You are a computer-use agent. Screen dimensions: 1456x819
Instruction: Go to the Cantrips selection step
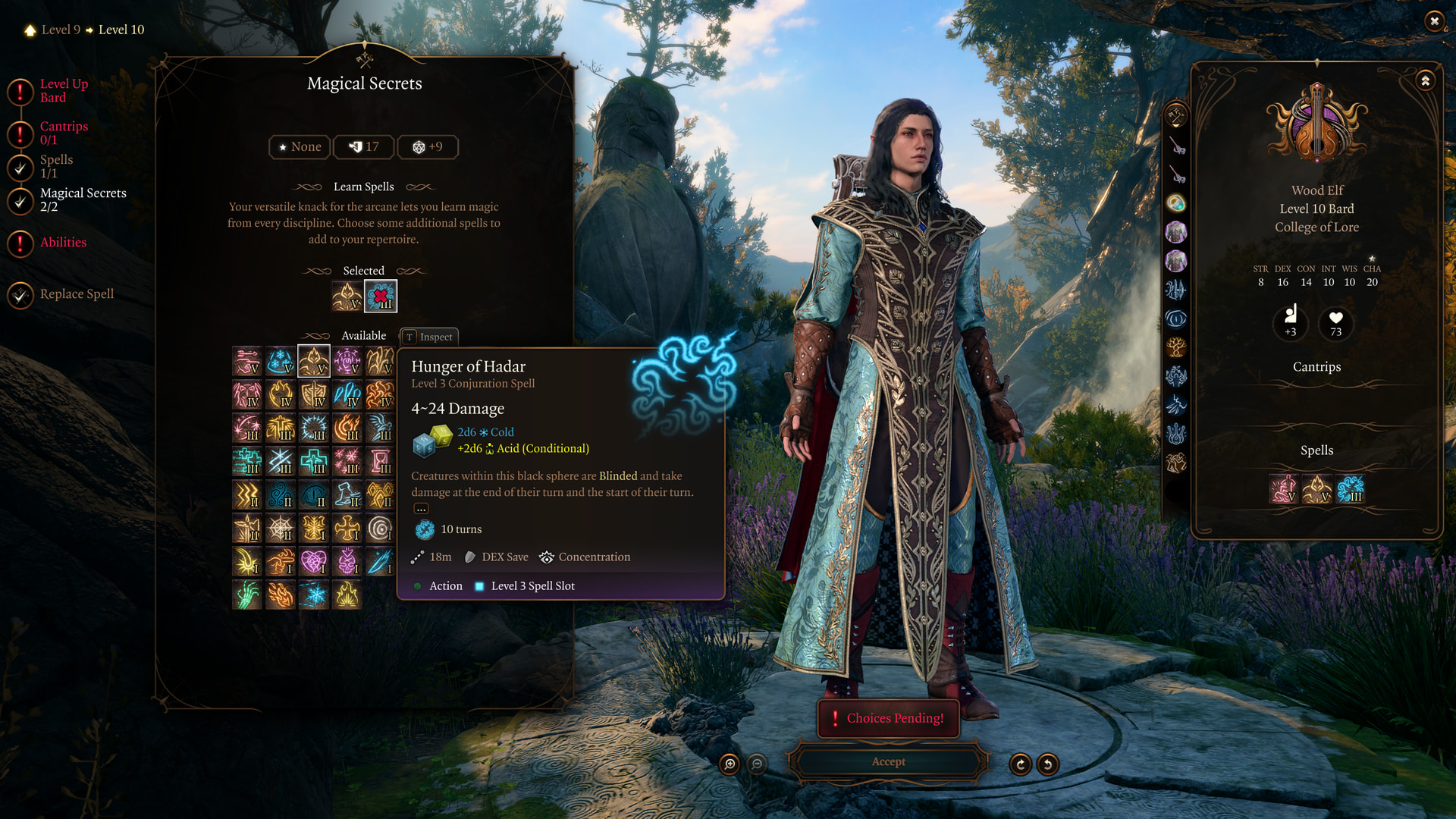[63, 133]
